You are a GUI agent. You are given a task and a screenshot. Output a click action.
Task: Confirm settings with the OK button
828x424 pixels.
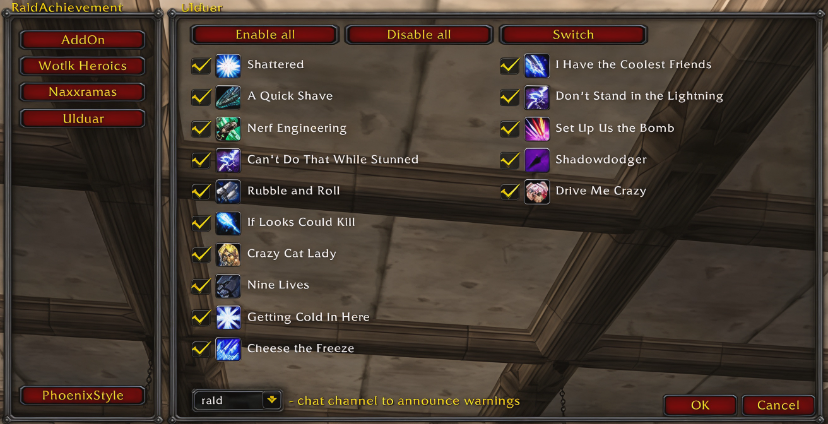[x=700, y=405]
